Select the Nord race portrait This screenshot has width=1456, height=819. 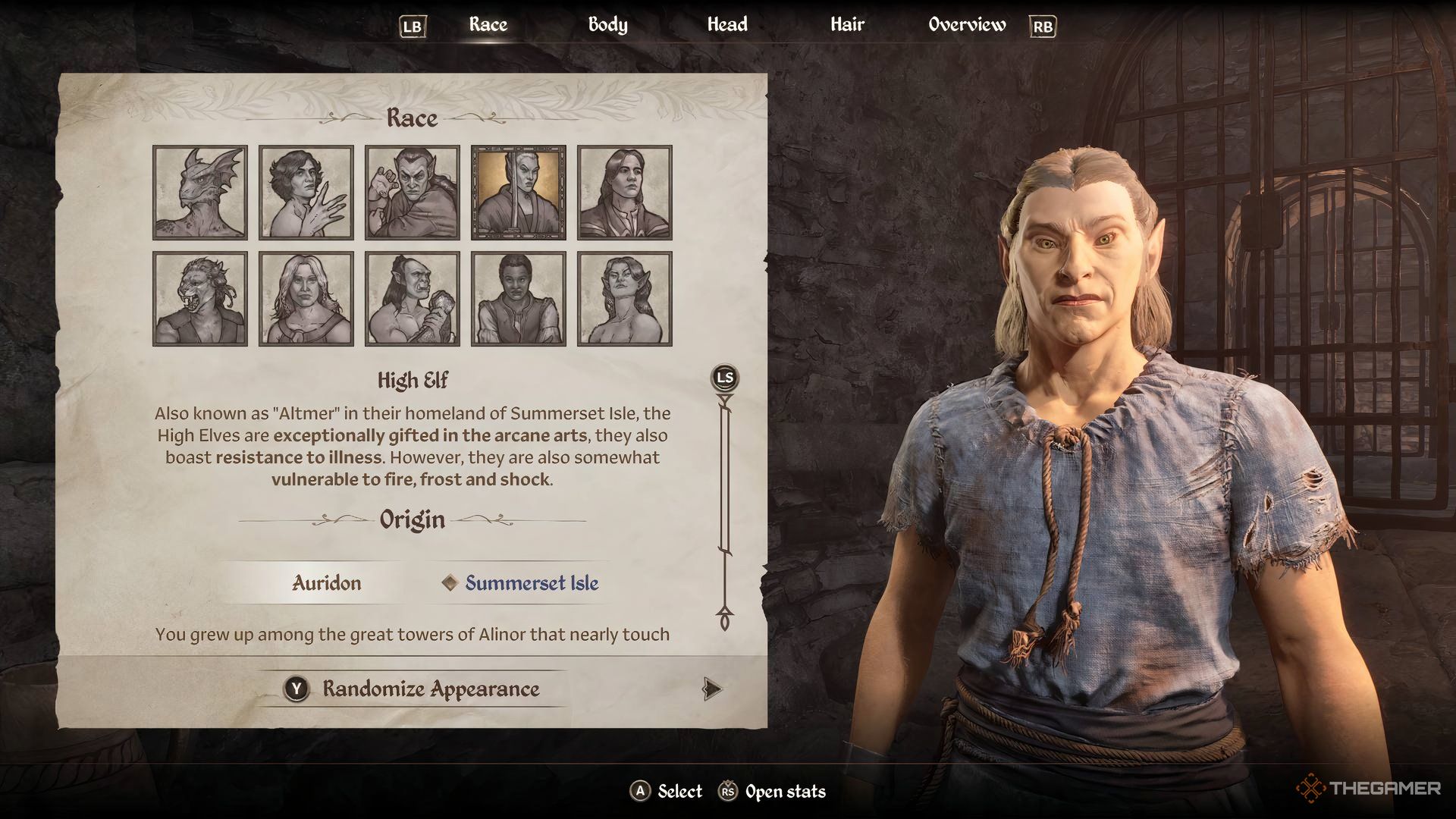[x=306, y=297]
